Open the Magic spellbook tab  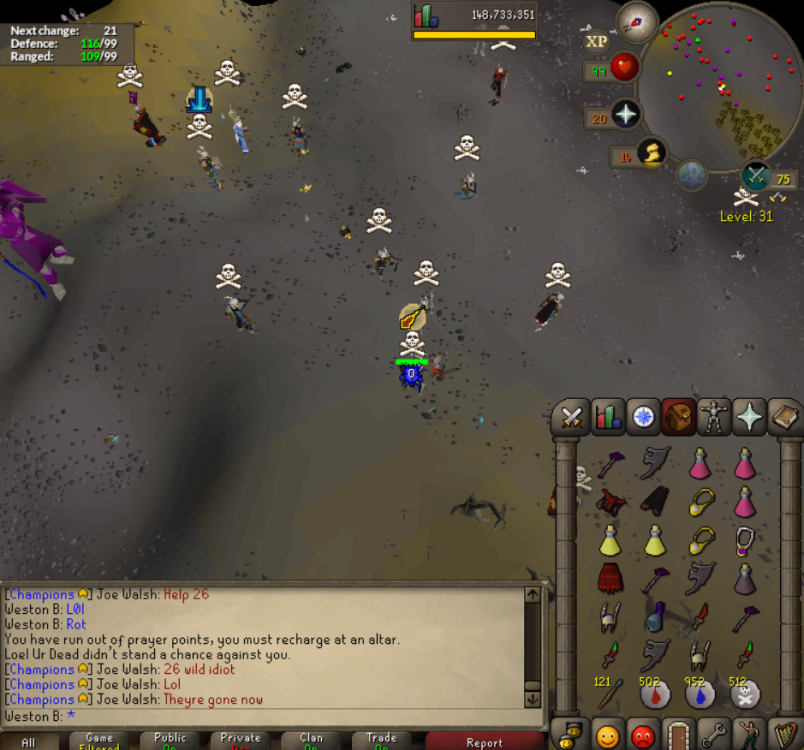pyautogui.click(x=784, y=416)
